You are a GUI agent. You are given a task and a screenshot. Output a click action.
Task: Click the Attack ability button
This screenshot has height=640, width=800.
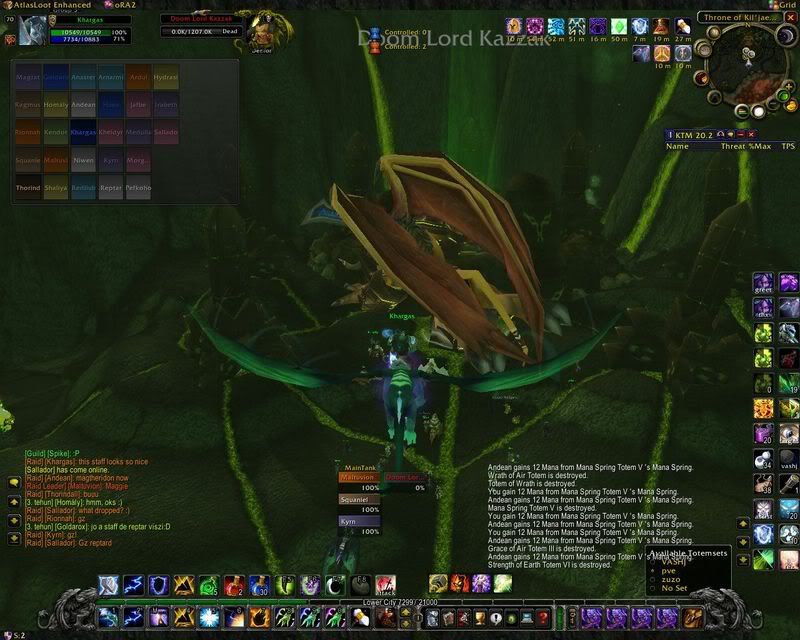coord(385,583)
